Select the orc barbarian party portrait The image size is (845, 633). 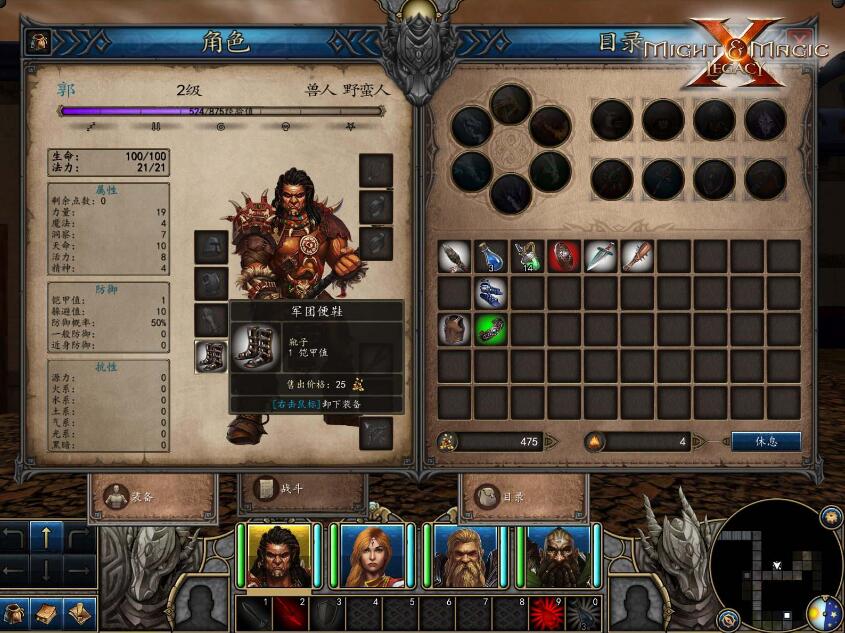[x=279, y=555]
